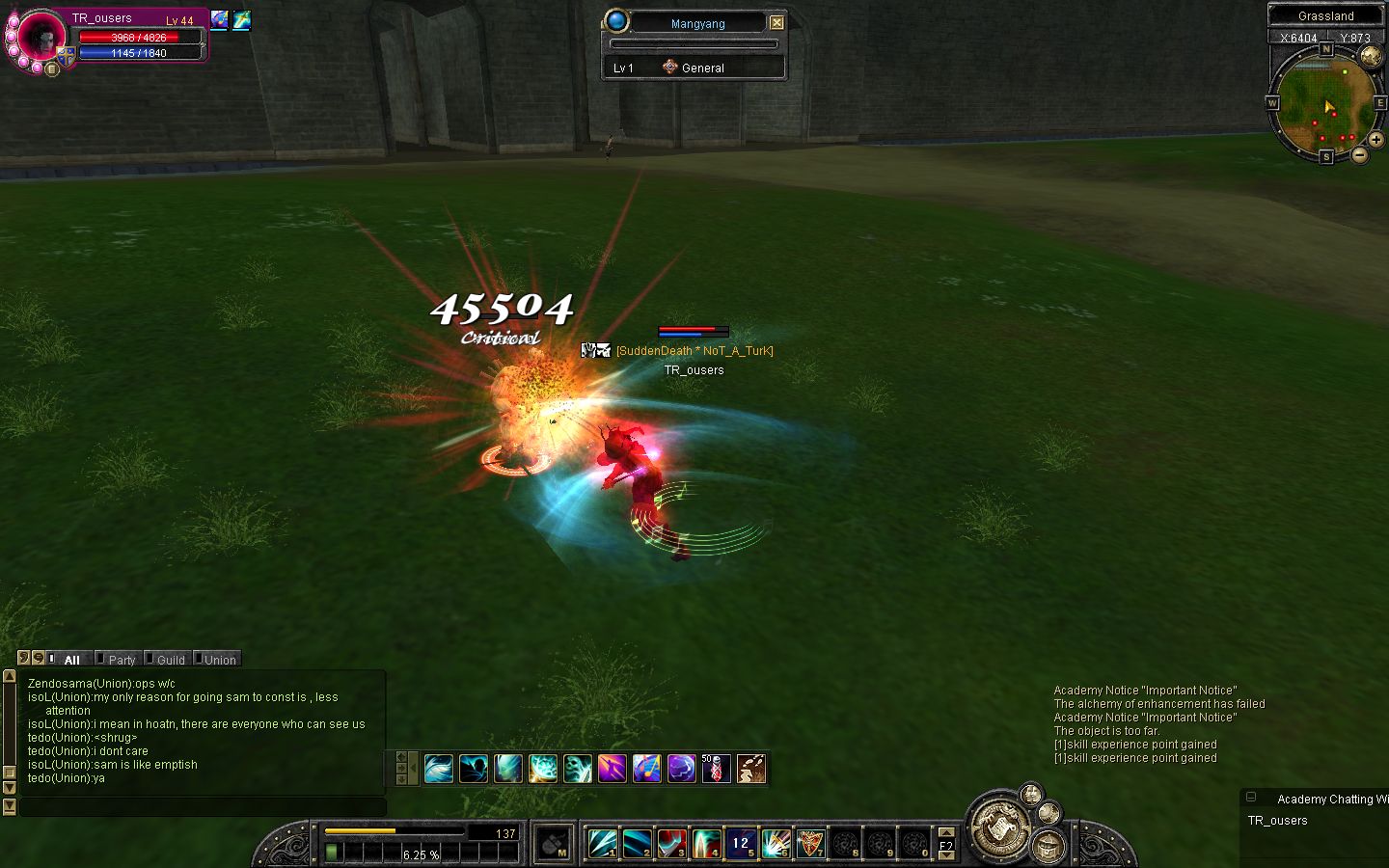
Task: Click the chat input field
Action: [x=203, y=806]
